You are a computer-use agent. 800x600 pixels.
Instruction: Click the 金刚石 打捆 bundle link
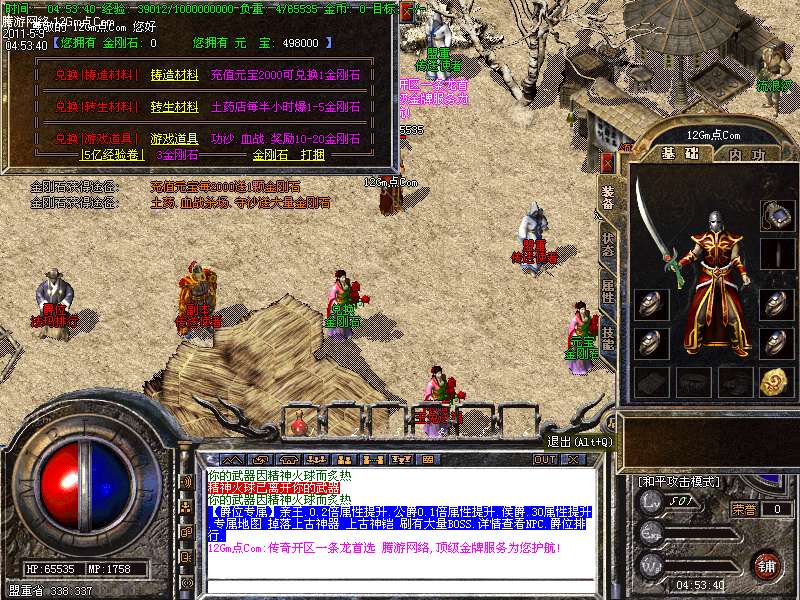[288, 155]
